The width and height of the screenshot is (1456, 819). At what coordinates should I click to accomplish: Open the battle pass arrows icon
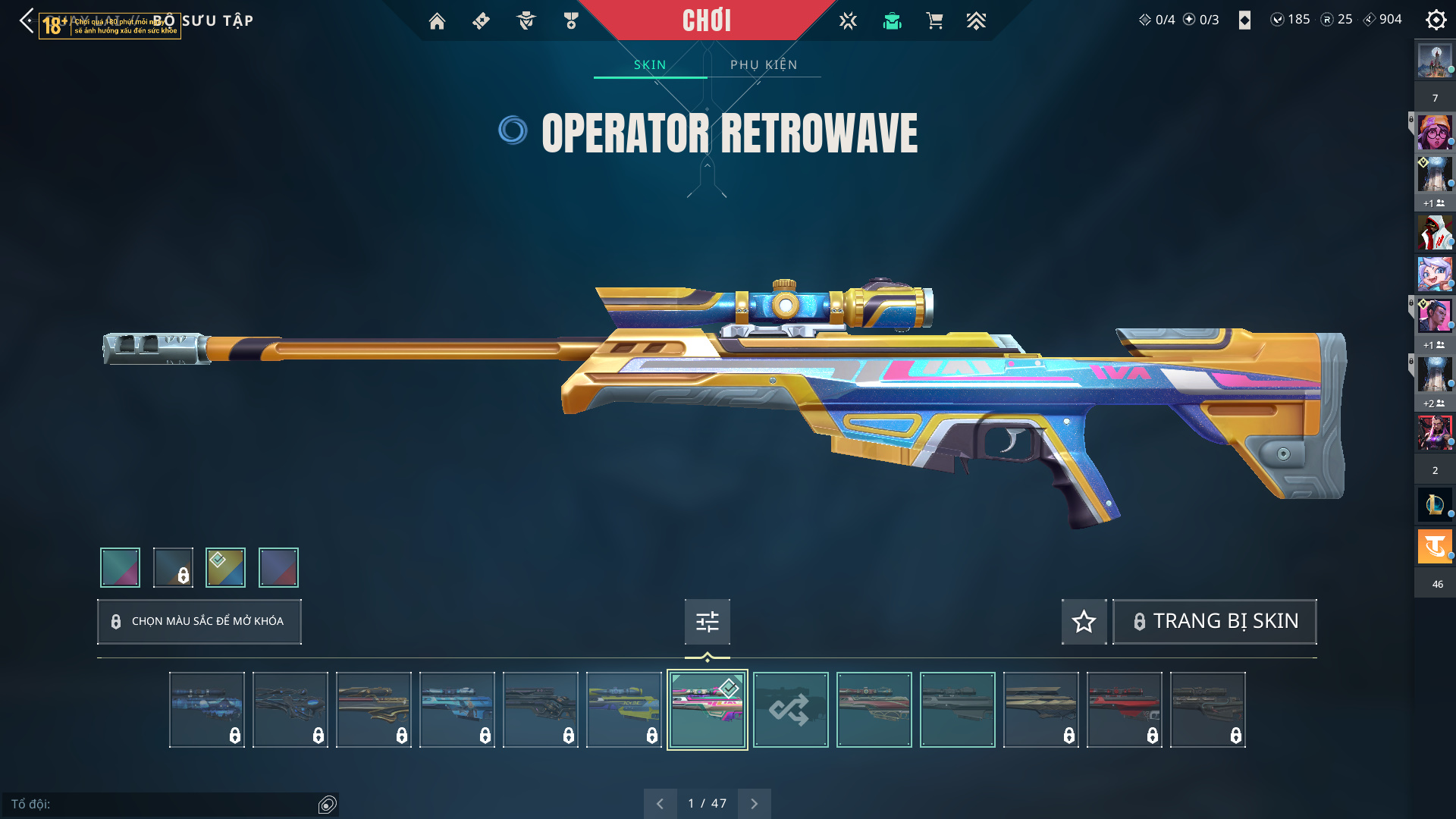coord(976,21)
